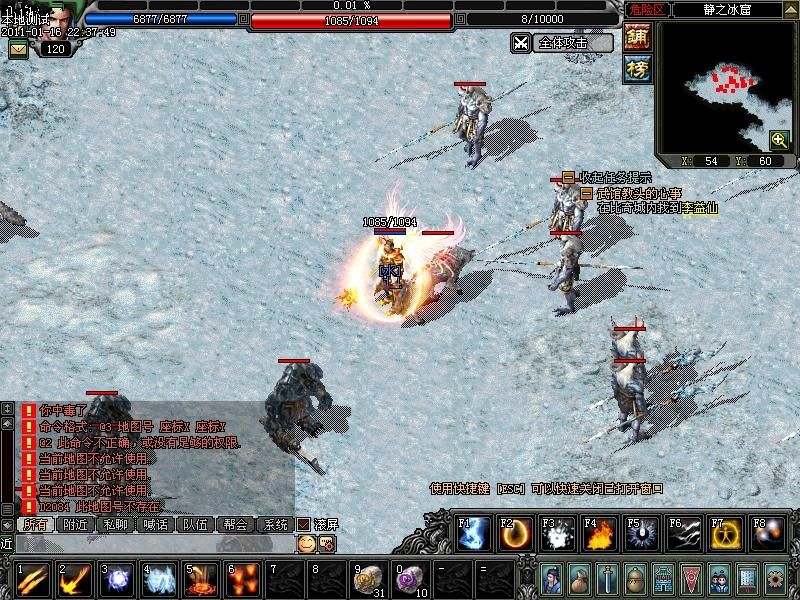Toggle the 全体攻击 attack mode button
This screenshot has height=600, width=800.
pos(562,43)
